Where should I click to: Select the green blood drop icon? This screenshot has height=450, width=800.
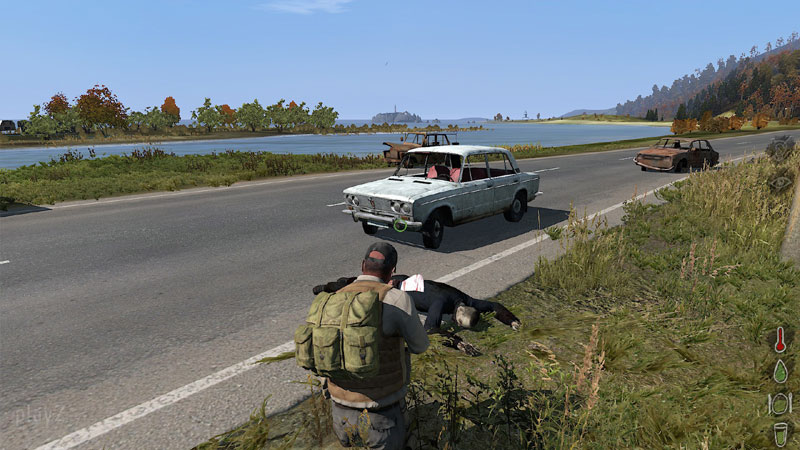[x=780, y=370]
